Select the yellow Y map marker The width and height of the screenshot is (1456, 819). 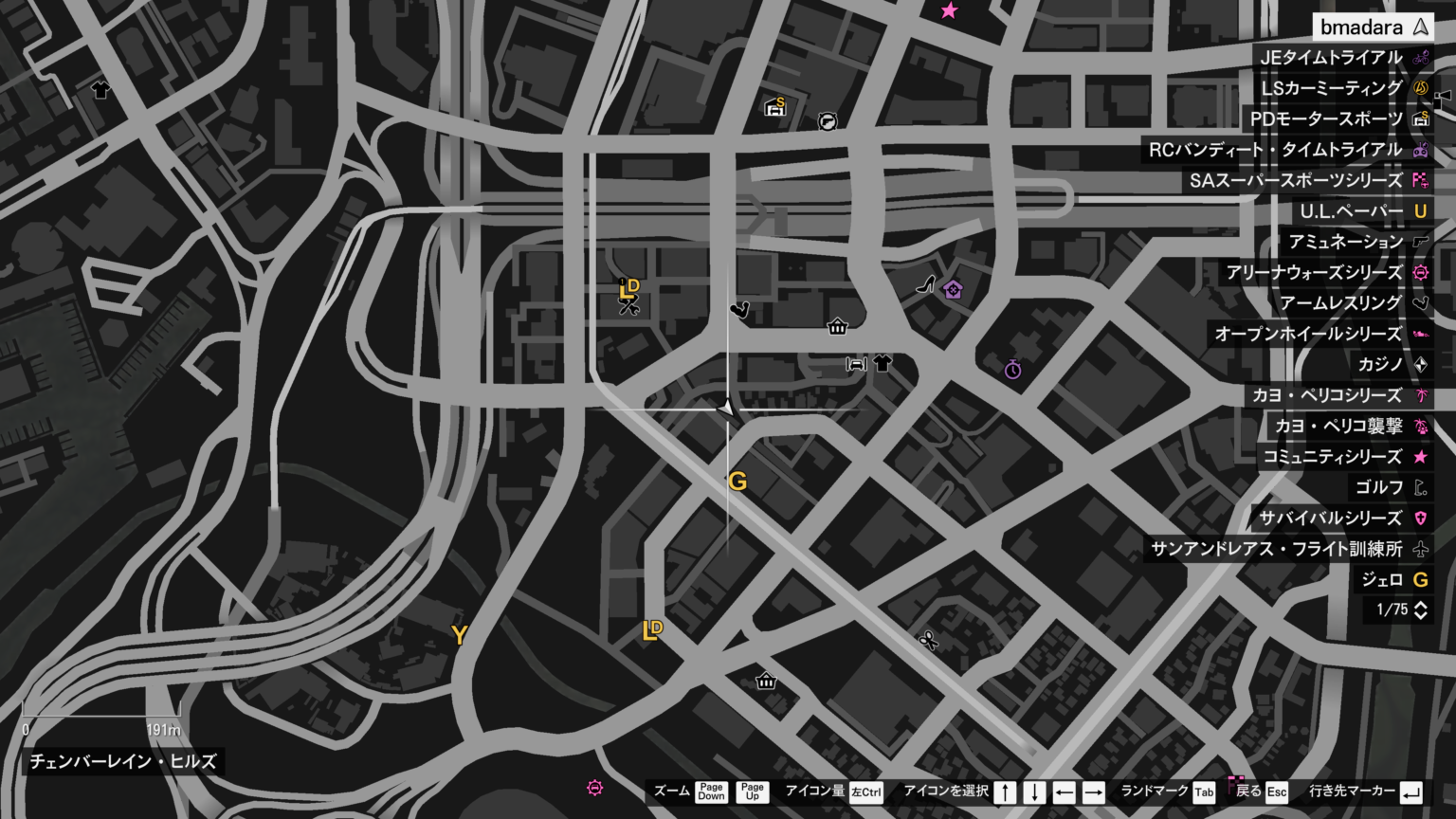point(459,635)
